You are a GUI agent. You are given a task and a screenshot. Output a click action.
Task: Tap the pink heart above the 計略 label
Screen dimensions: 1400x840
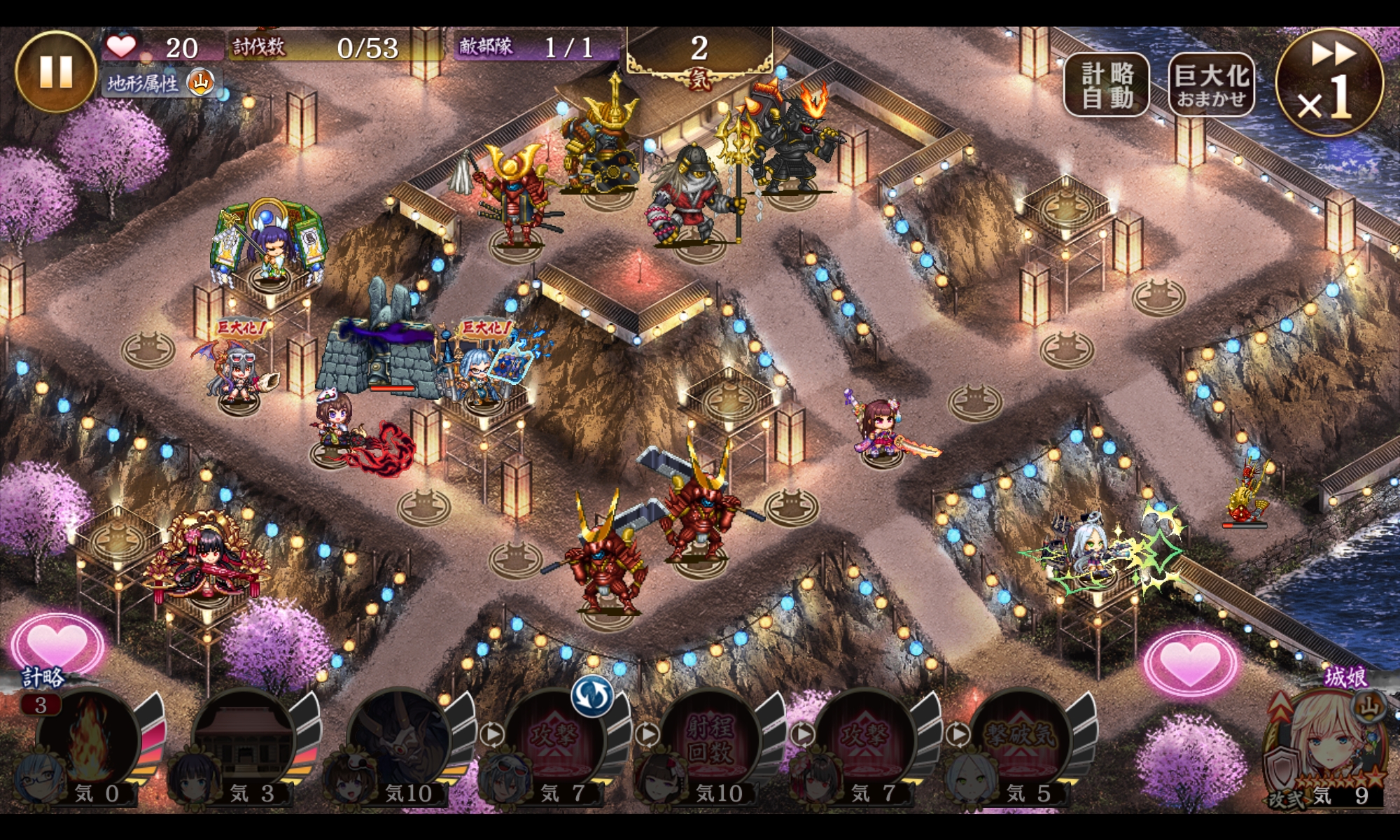pyautogui.click(x=57, y=643)
